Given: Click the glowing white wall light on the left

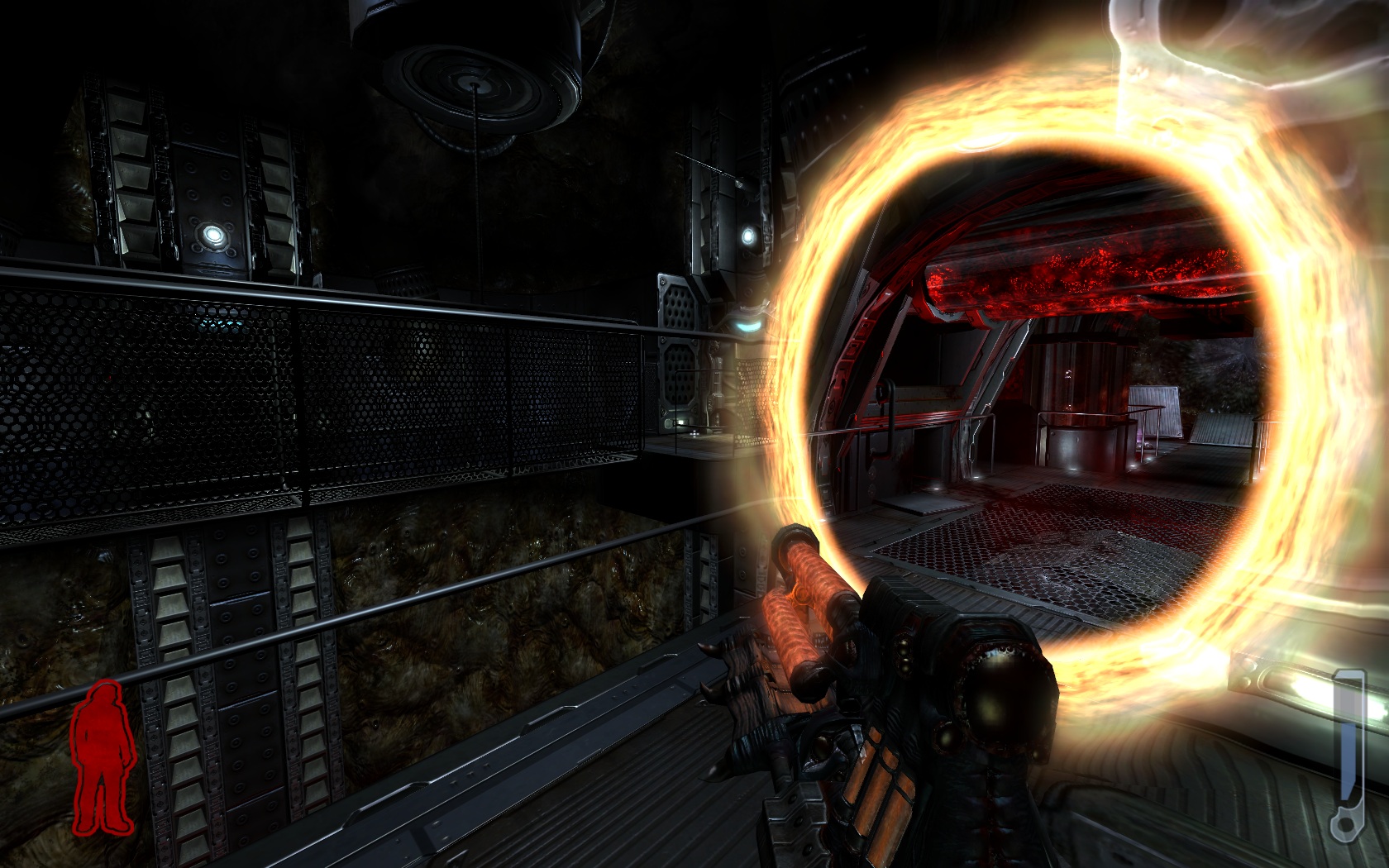Looking at the screenshot, I should (x=213, y=234).
